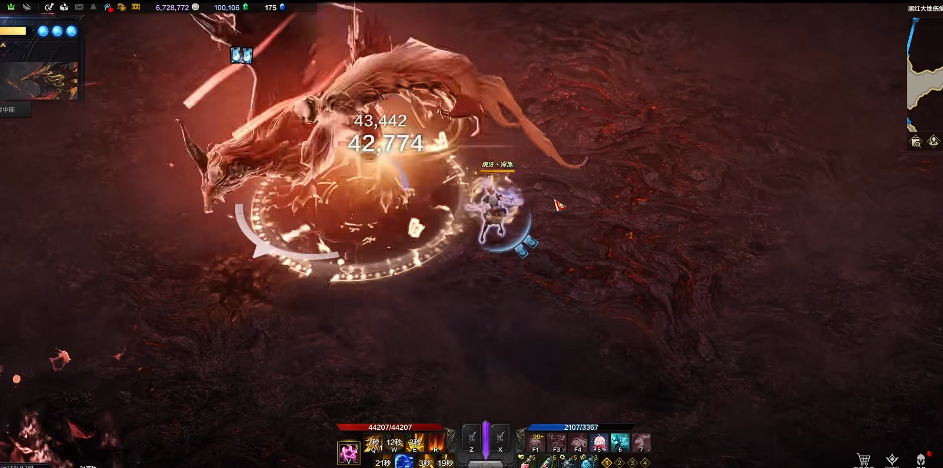
Task: Select the X identity skill slot
Action: 499,440
